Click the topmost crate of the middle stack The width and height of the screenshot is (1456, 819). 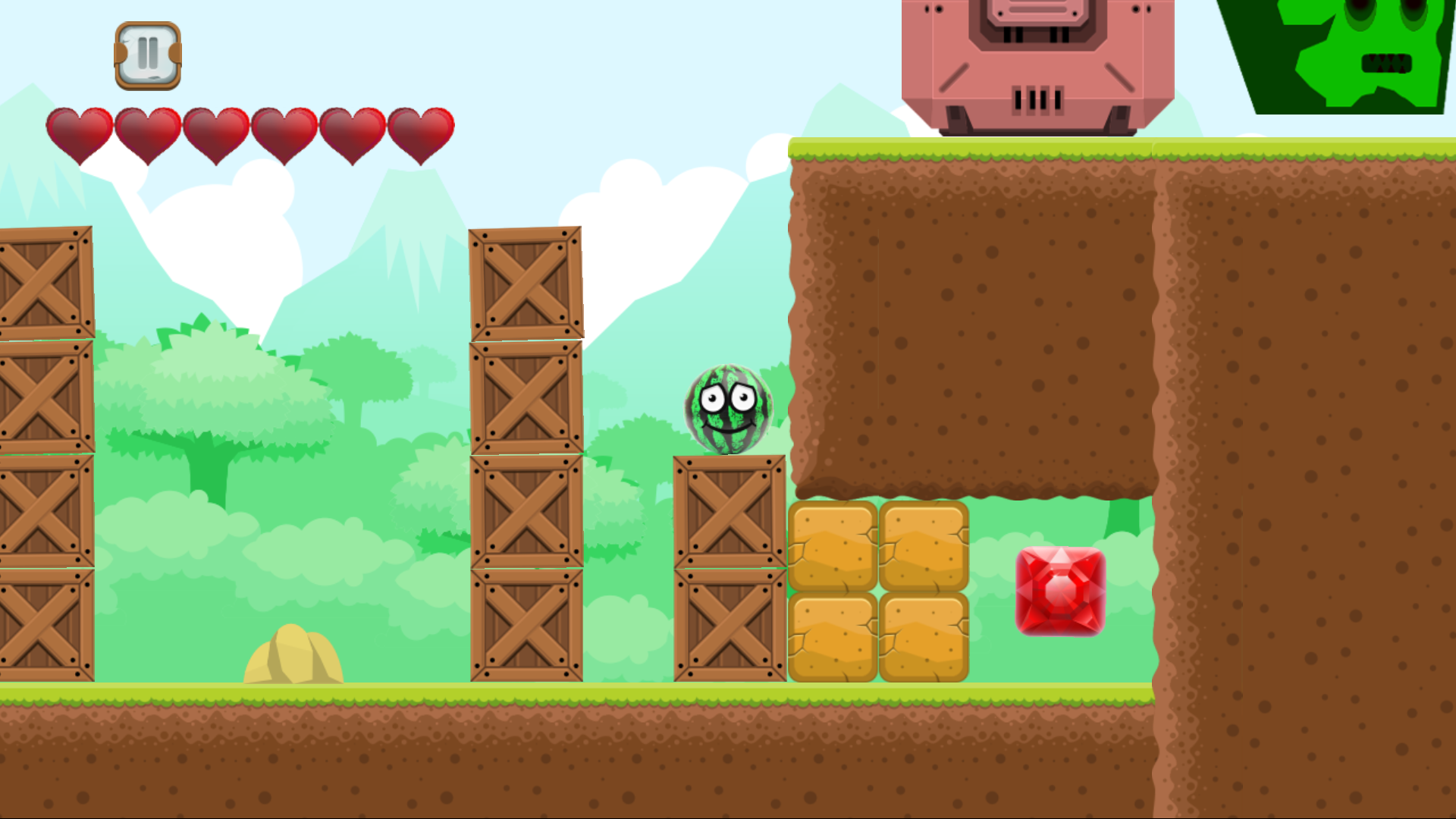click(x=525, y=284)
